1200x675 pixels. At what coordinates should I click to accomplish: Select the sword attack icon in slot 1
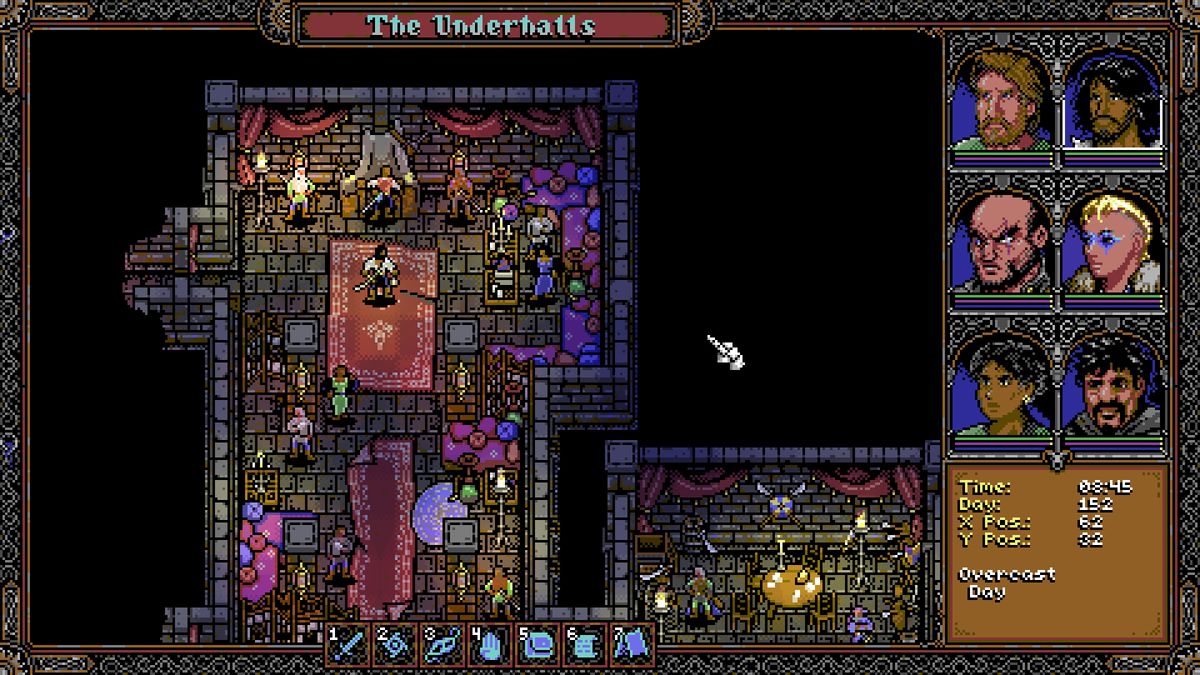pyautogui.click(x=347, y=645)
